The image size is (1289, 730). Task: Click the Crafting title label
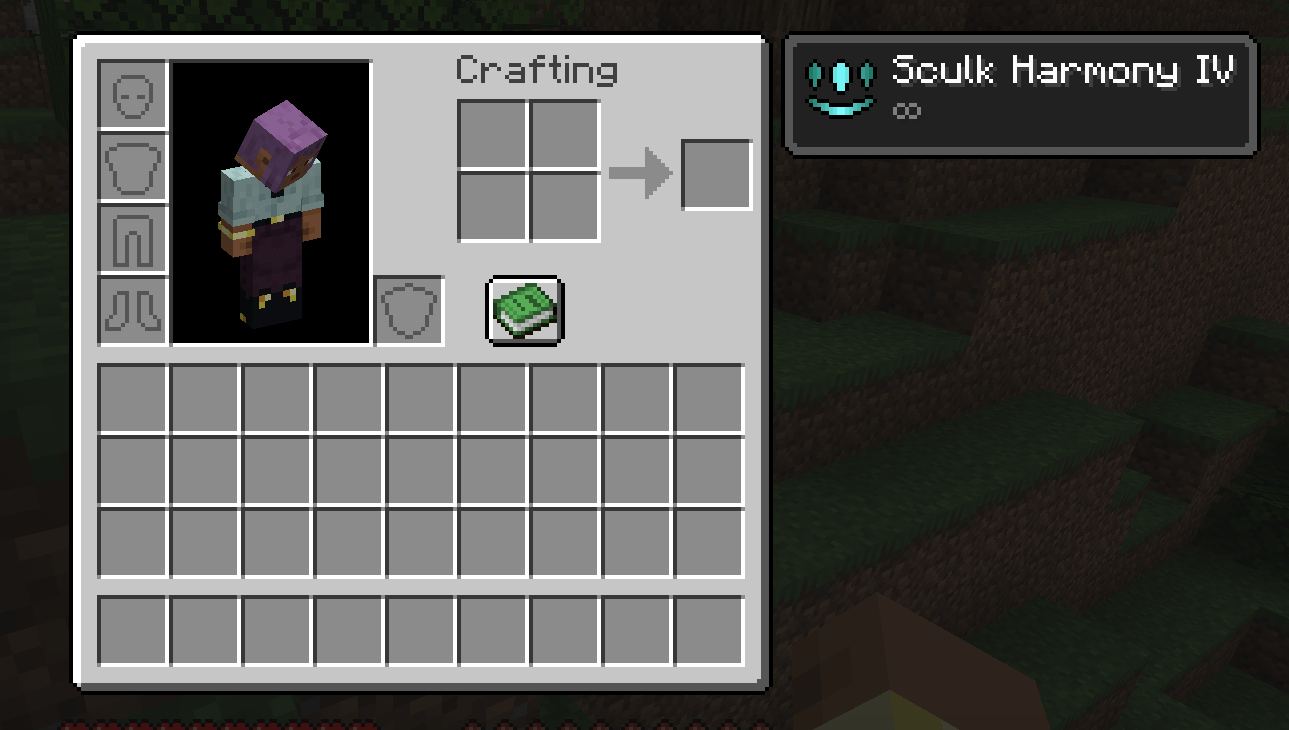(537, 70)
